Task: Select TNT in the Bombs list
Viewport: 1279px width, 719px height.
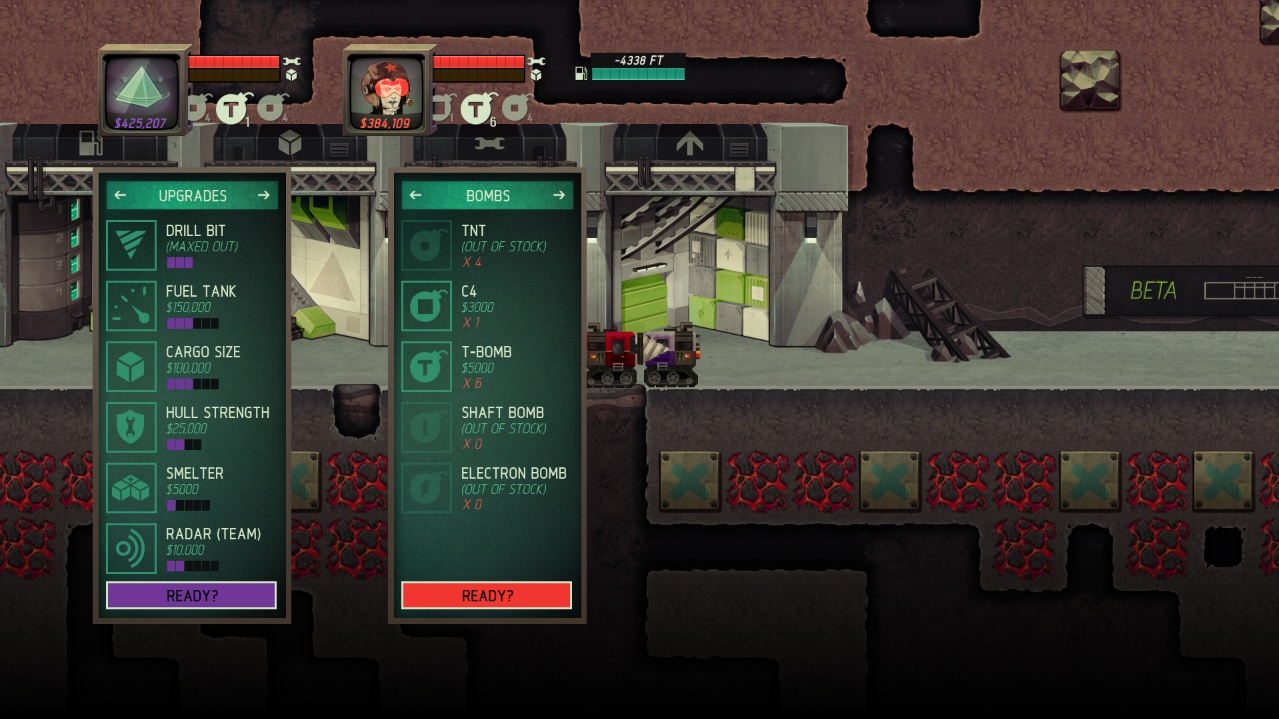Action: click(x=486, y=245)
